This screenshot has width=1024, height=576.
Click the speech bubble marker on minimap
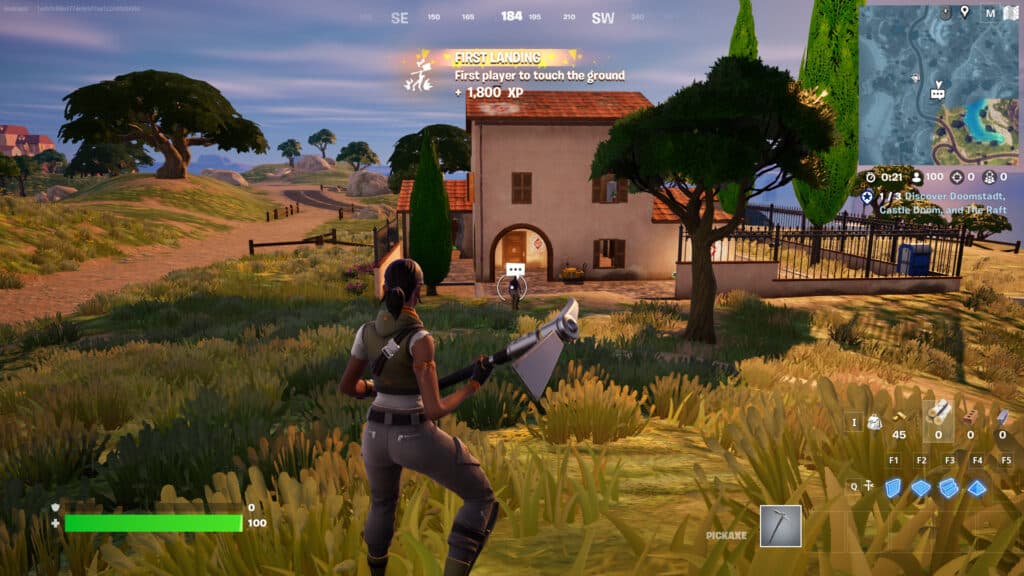[x=937, y=93]
